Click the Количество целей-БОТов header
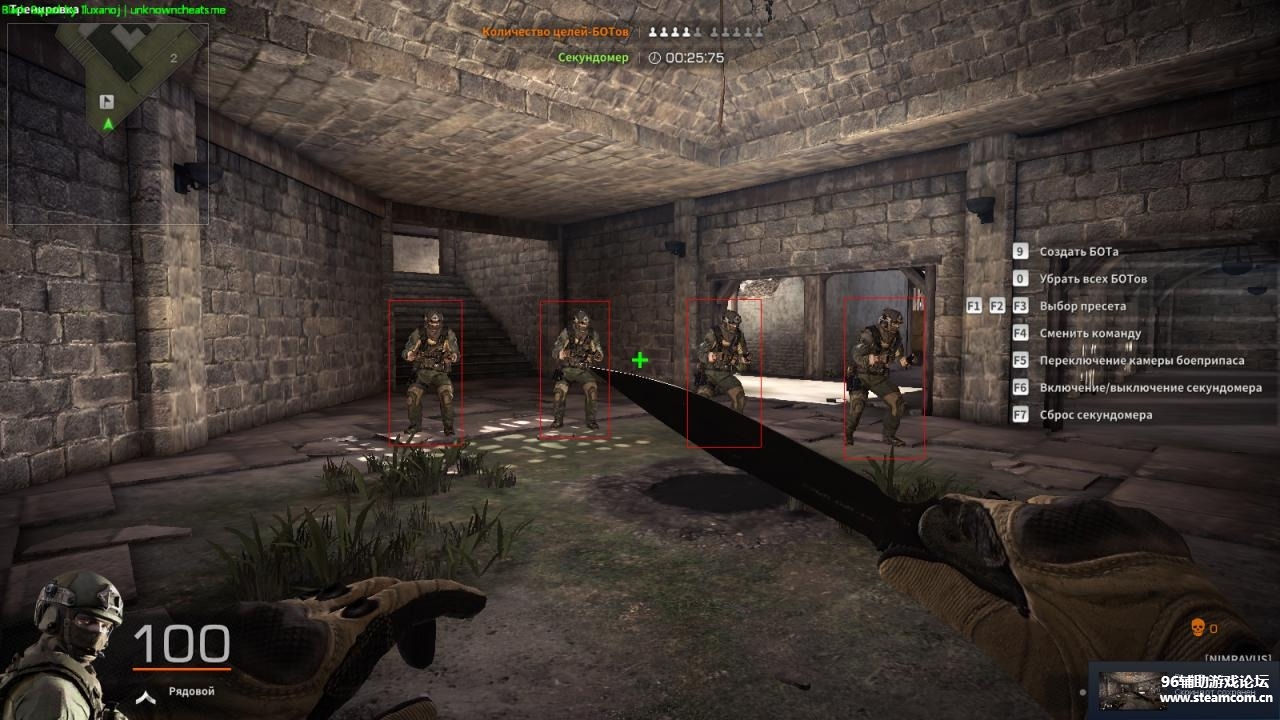Viewport: 1280px width, 720px height. pyautogui.click(x=555, y=31)
